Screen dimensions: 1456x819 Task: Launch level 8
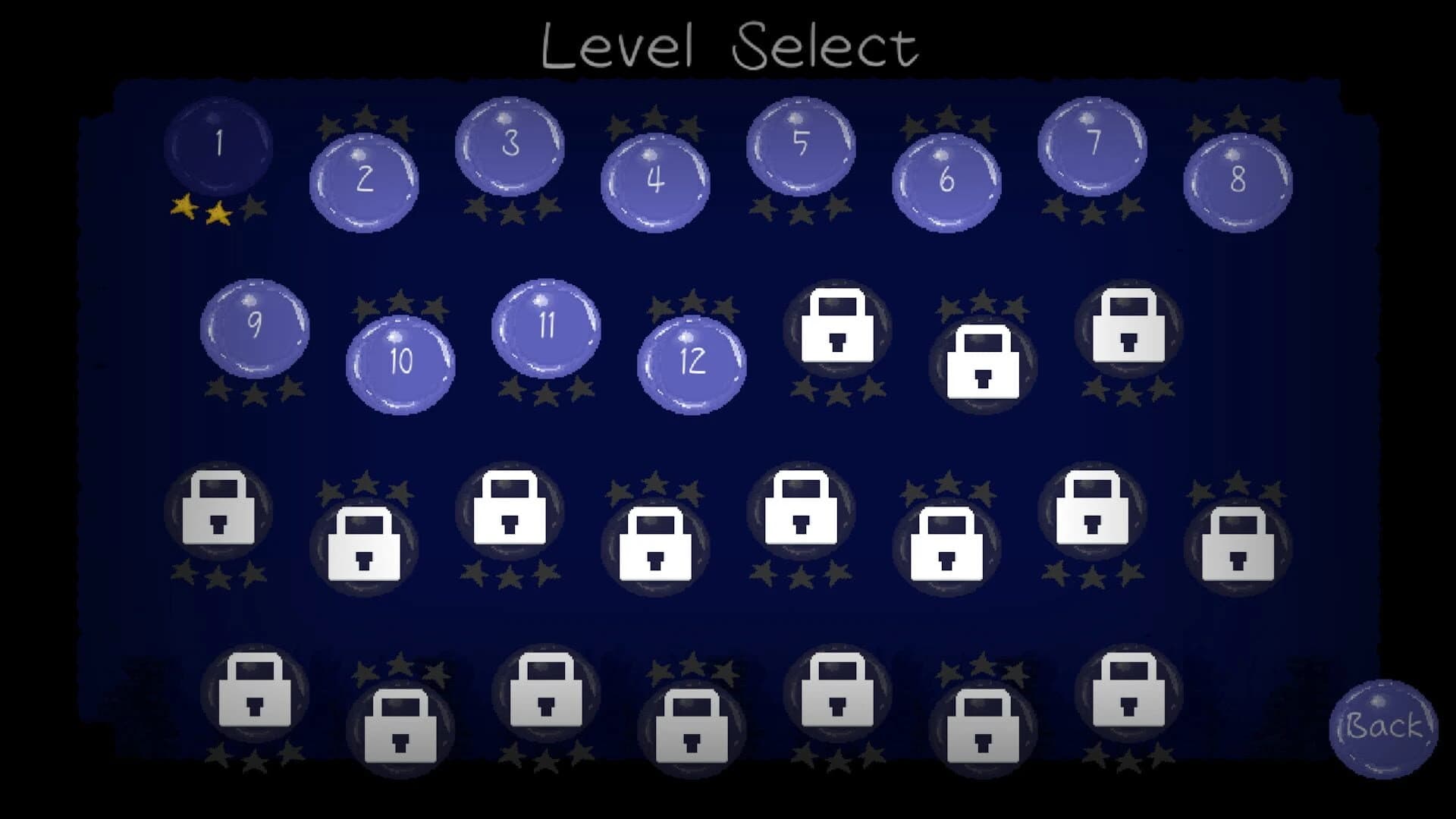(x=1236, y=182)
